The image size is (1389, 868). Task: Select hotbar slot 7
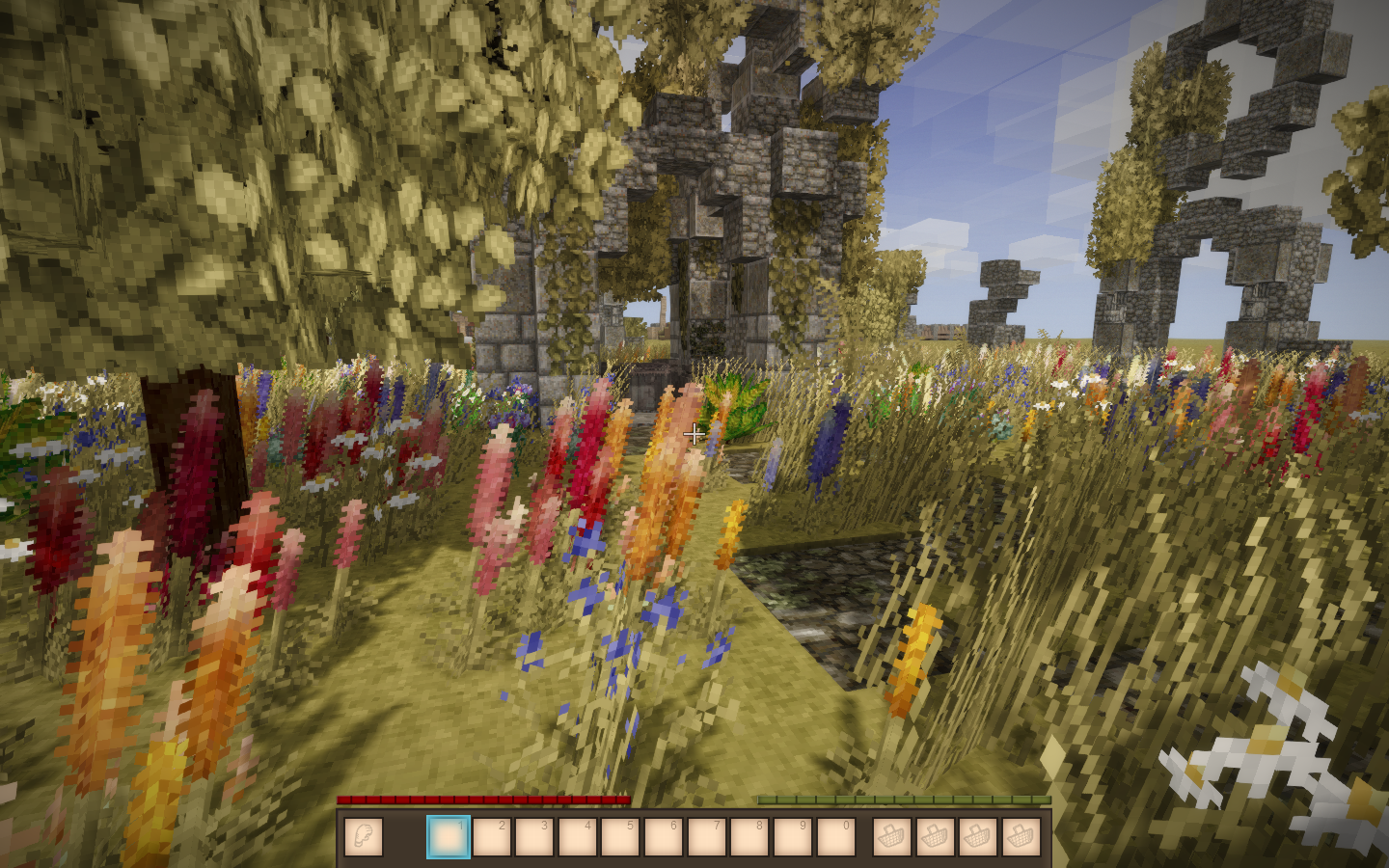click(x=706, y=837)
